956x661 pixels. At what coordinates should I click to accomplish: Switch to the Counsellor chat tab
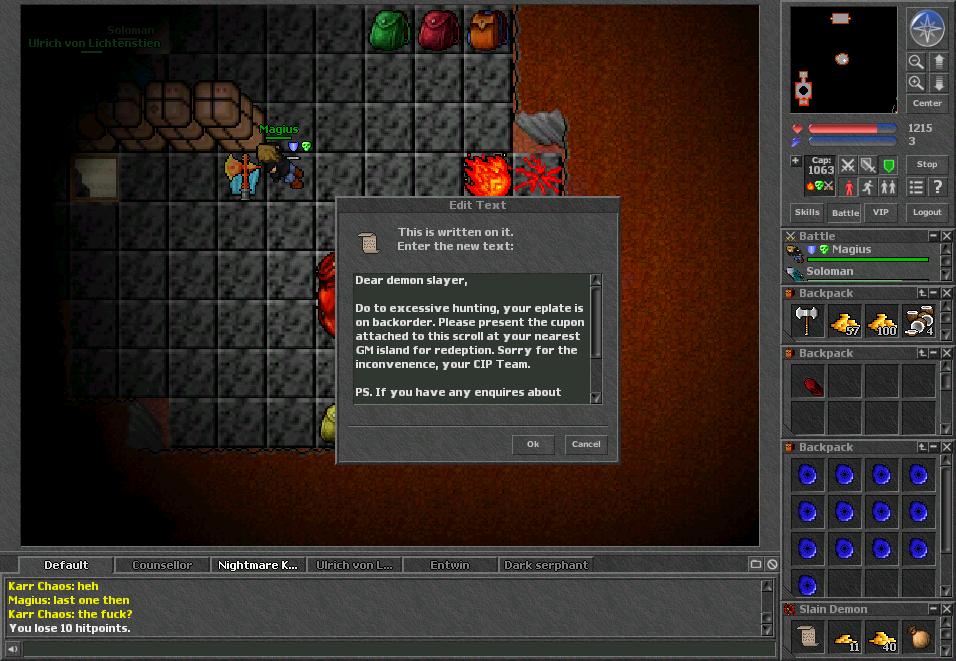pos(162,565)
